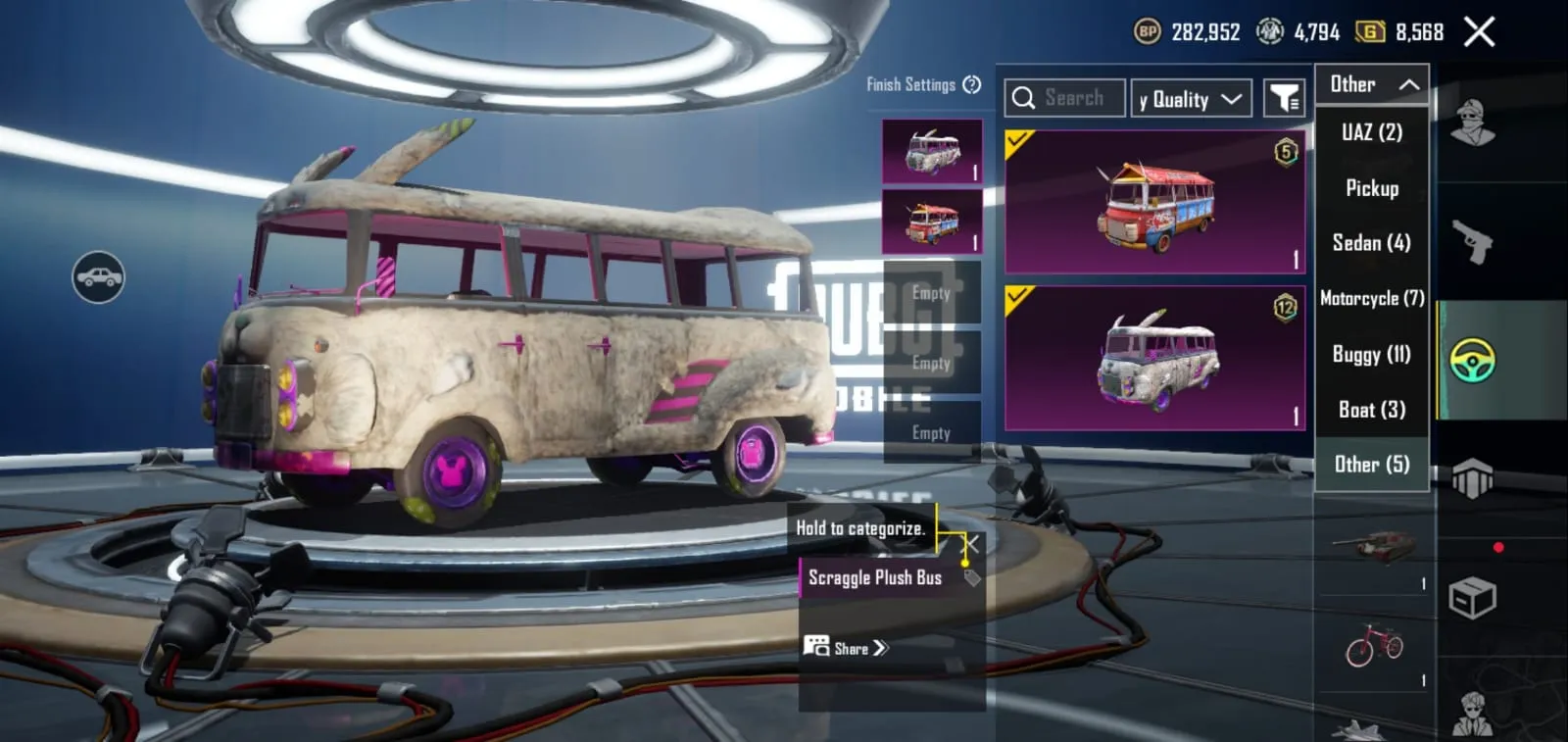Click the car view toggle icon
Viewport: 1568px width, 742px height.
point(99,277)
